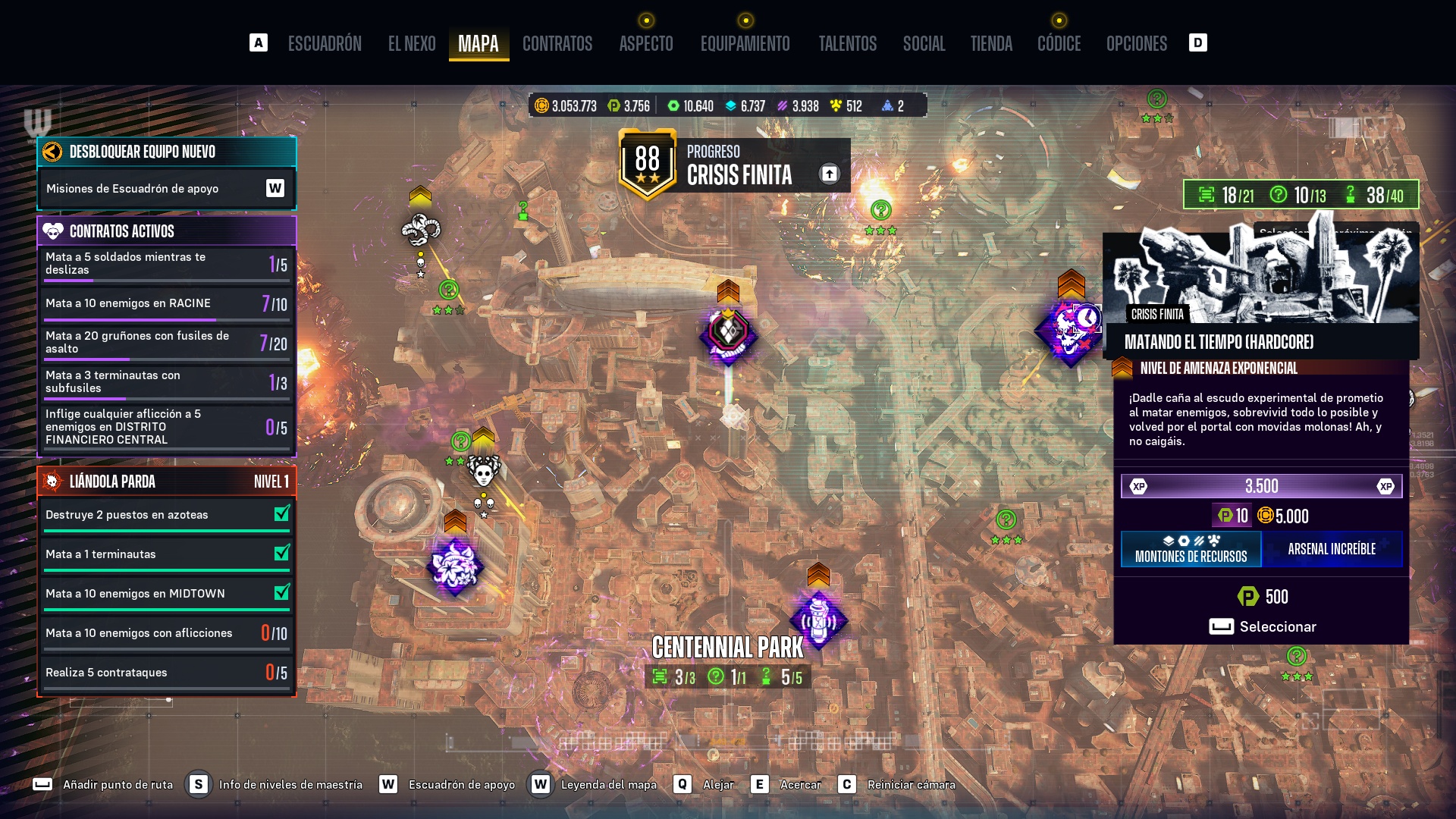This screenshot has width=1456, height=819.
Task: Select the jester skull map marker
Action: 483,472
